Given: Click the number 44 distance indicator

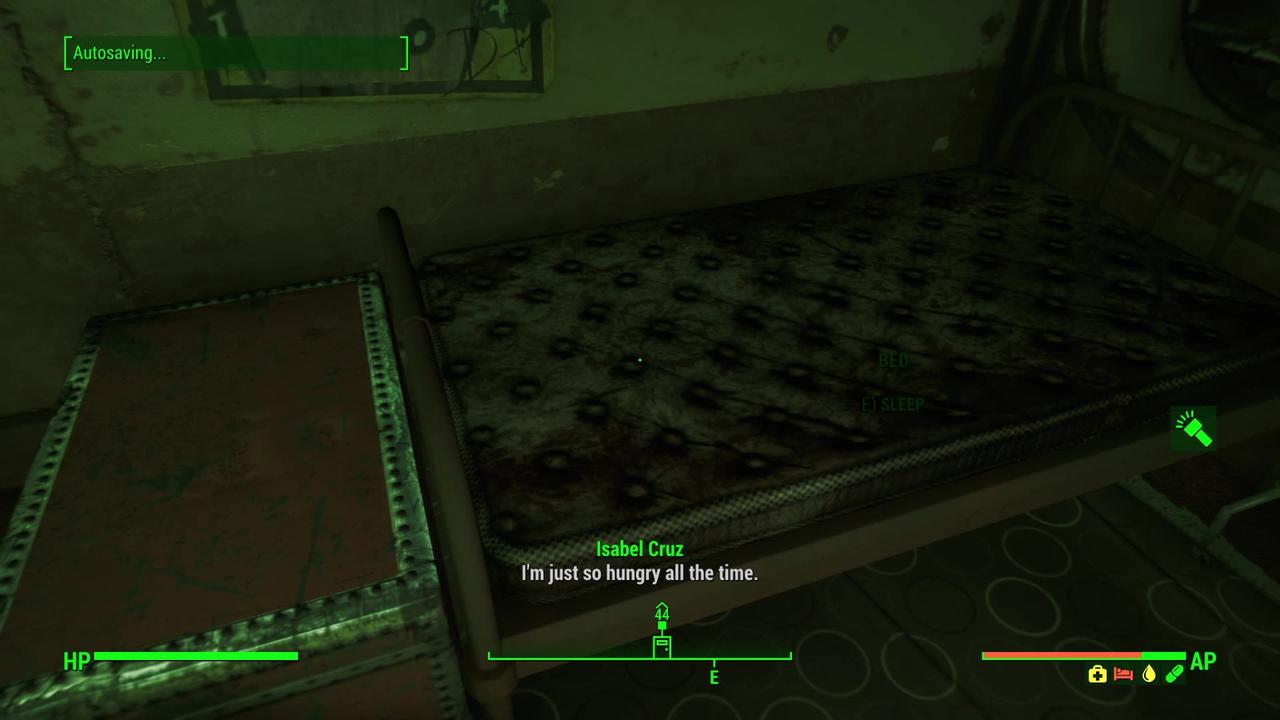Looking at the screenshot, I should click(662, 614).
